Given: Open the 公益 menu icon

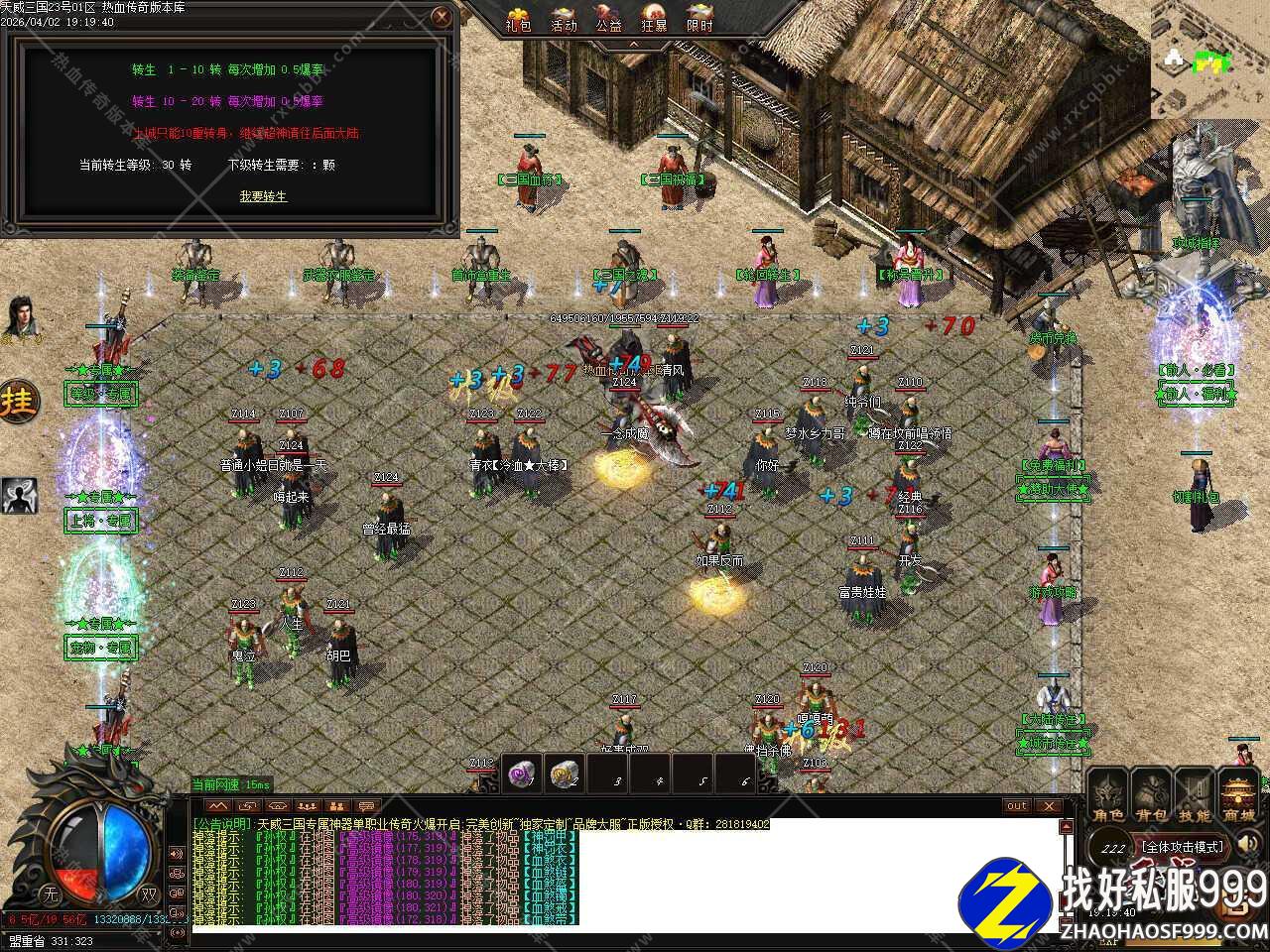Looking at the screenshot, I should click(608, 19).
